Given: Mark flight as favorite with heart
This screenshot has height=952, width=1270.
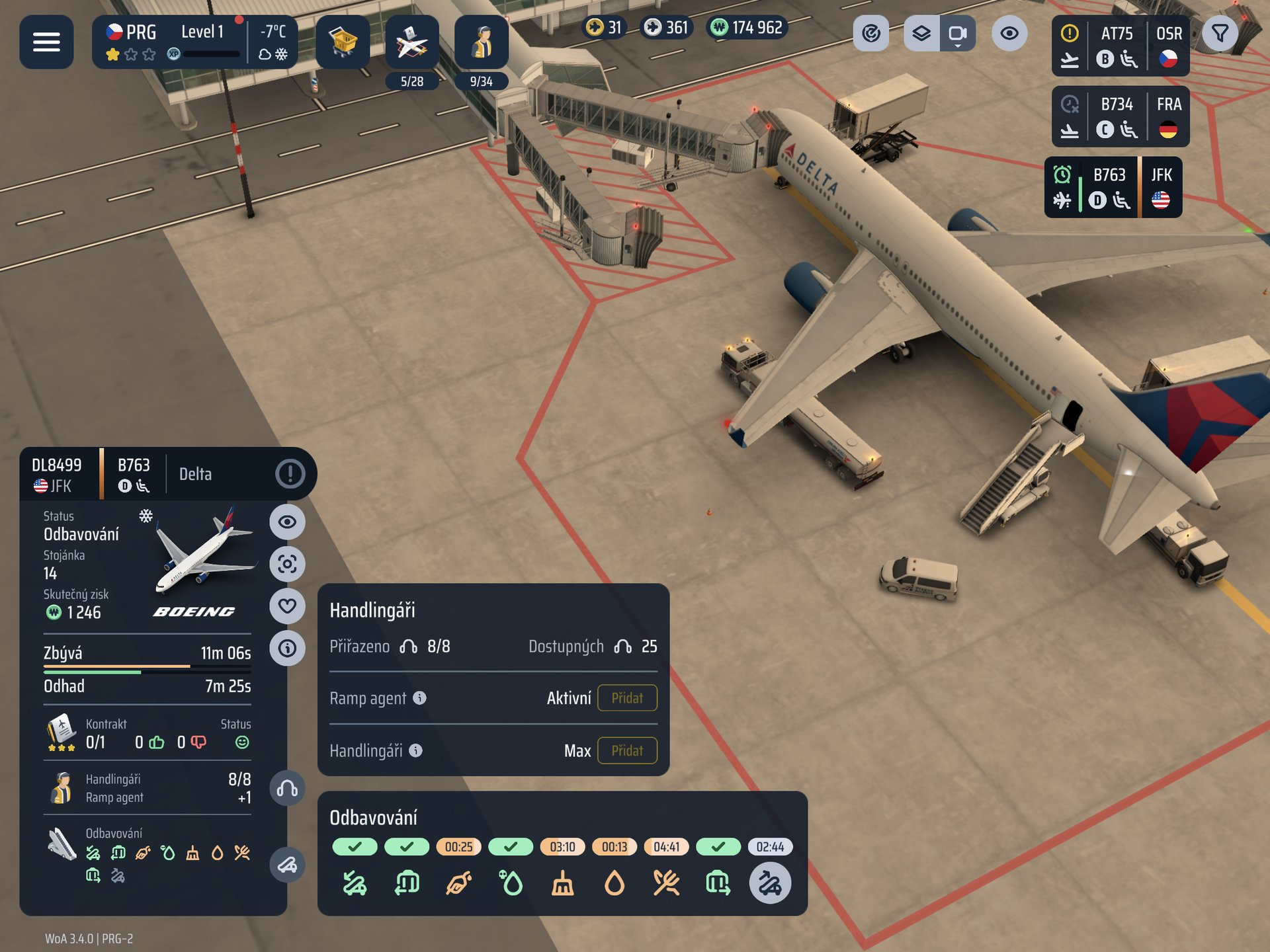Looking at the screenshot, I should click(x=287, y=606).
